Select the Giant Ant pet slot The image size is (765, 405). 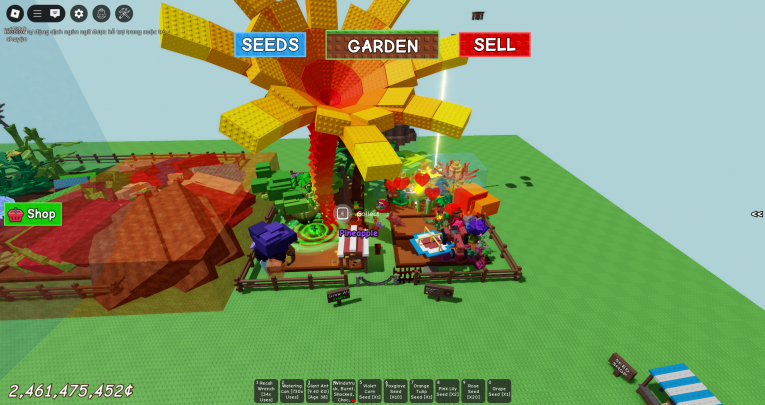(x=318, y=391)
